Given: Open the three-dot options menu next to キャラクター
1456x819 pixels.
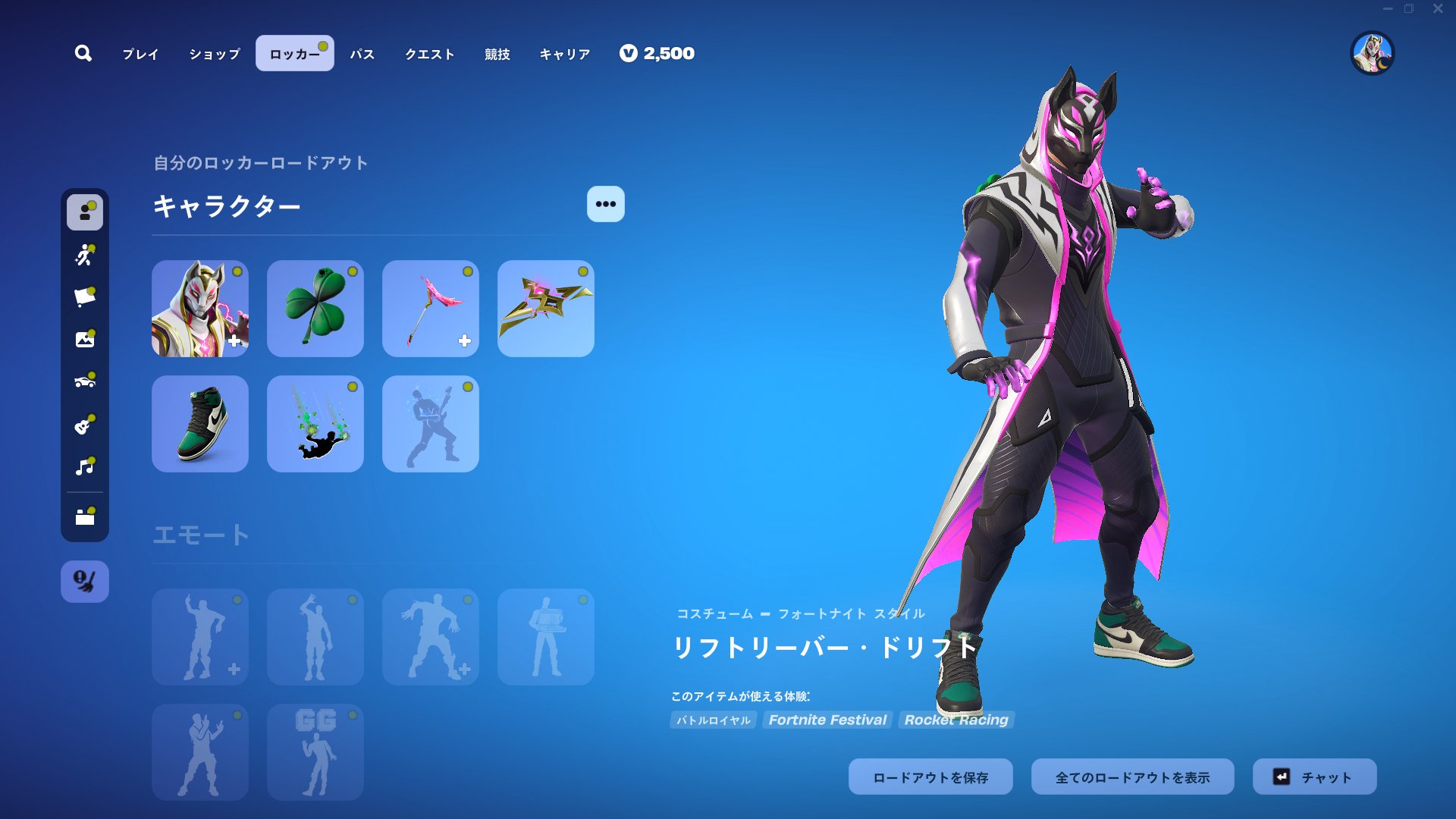Looking at the screenshot, I should coord(604,203).
